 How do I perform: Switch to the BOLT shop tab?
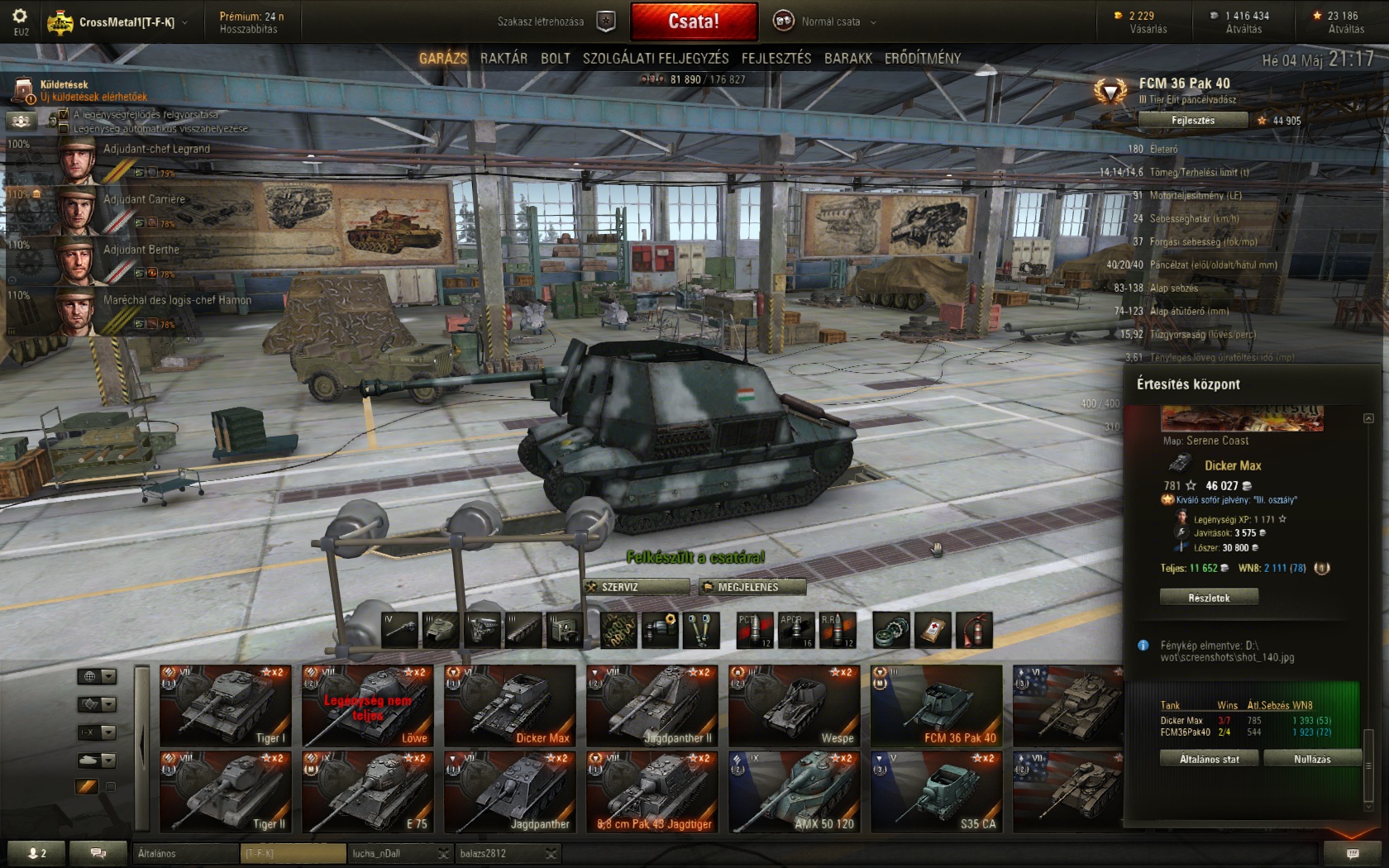point(556,58)
